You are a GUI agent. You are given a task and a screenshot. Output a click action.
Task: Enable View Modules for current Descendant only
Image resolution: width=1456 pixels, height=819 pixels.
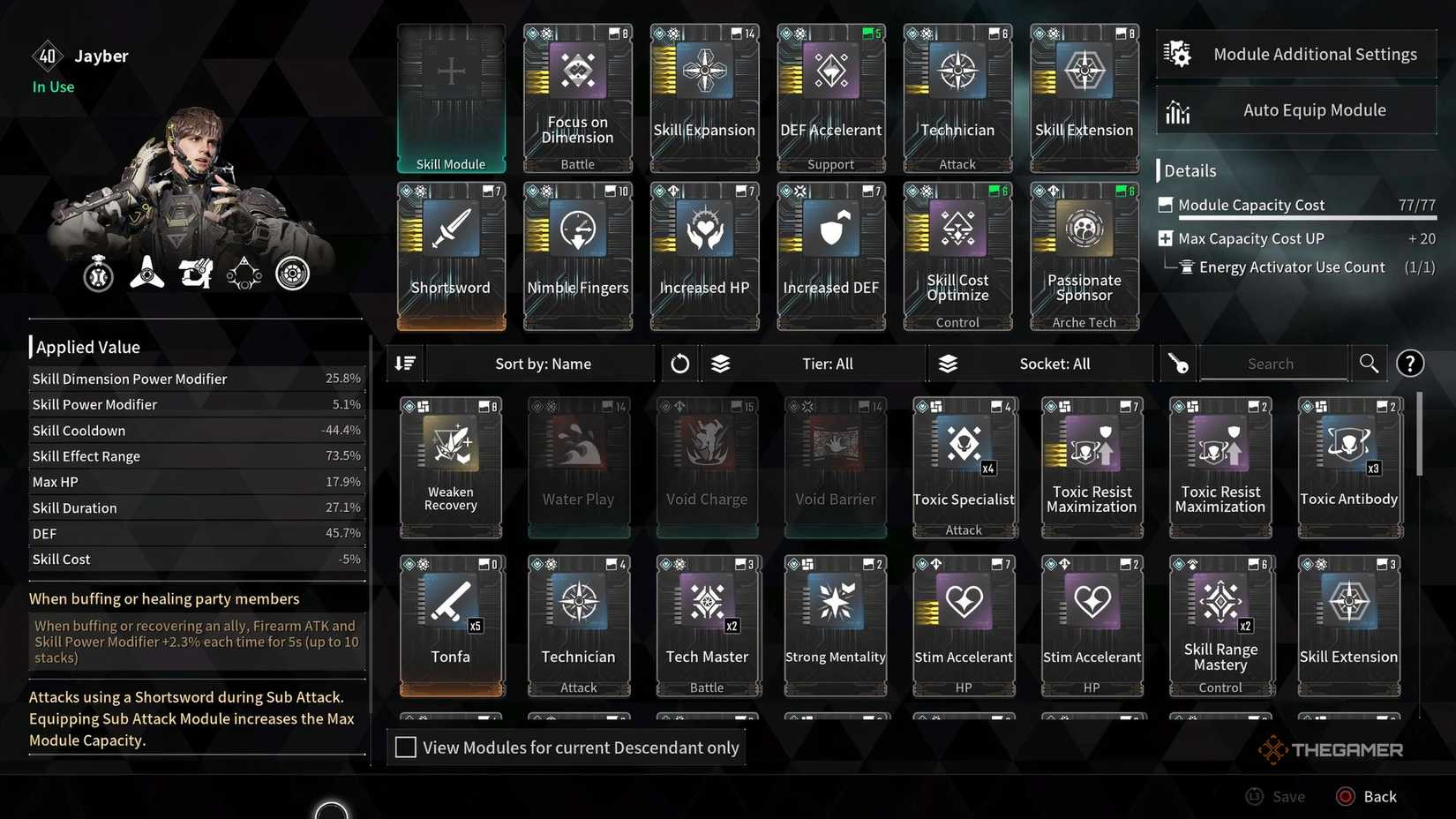point(406,747)
